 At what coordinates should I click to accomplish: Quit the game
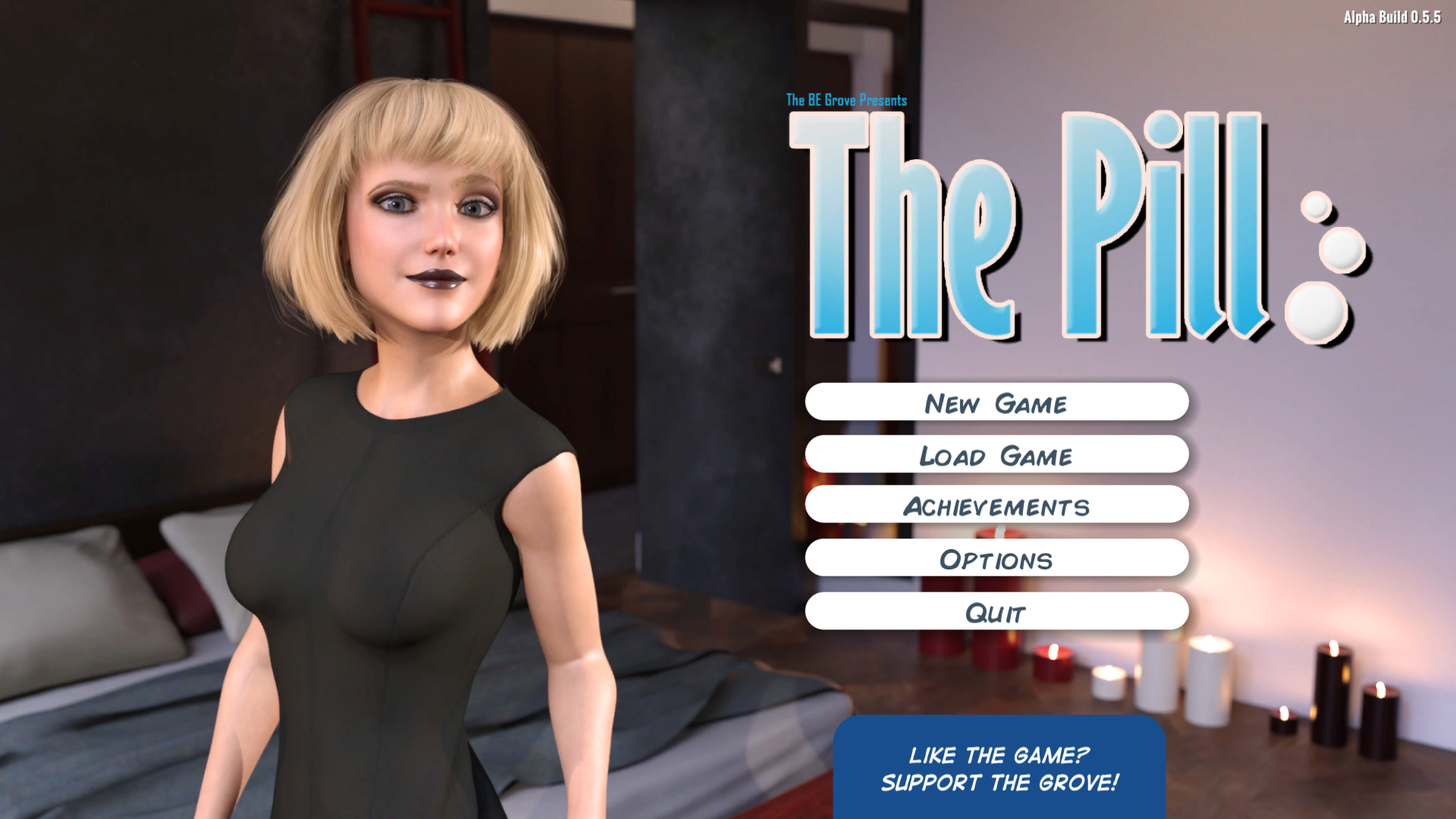[996, 611]
